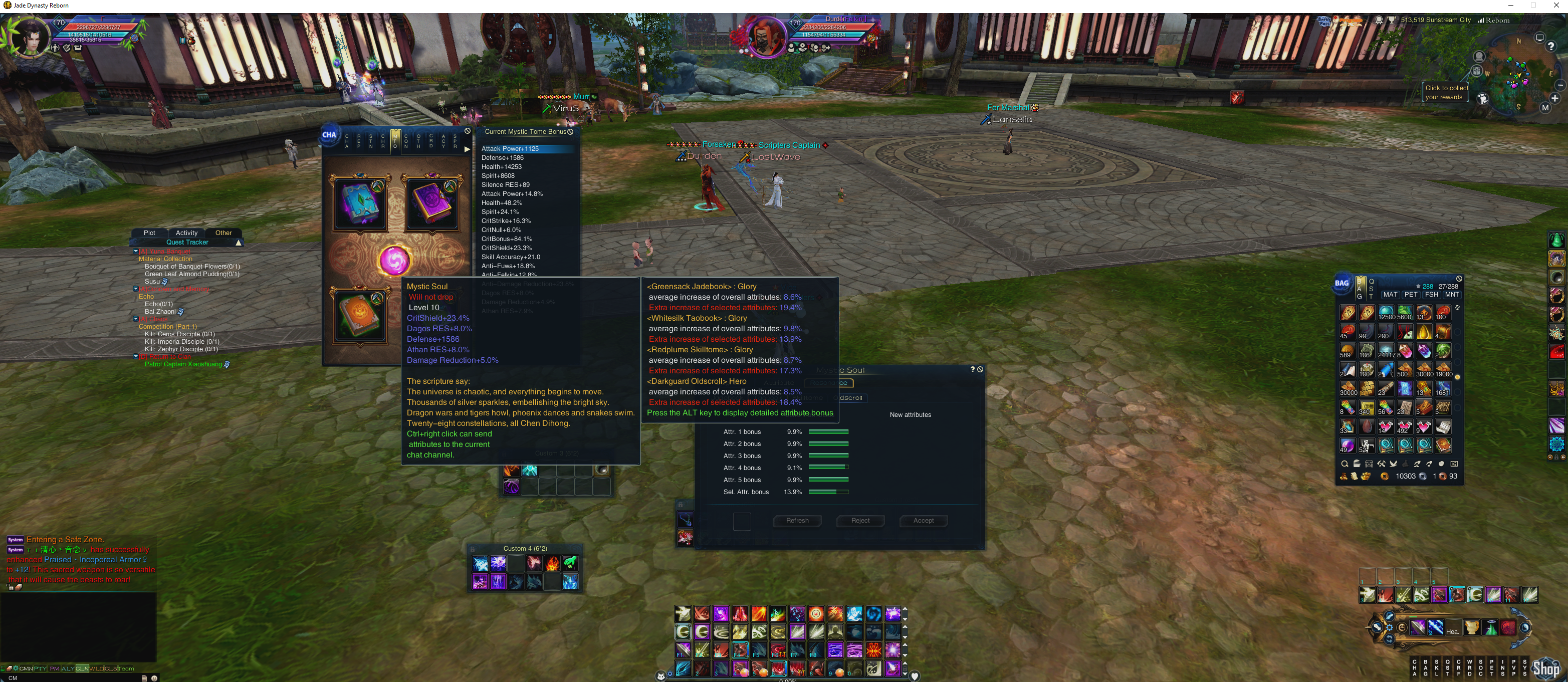Close the Jade Dynasty Reborn window
This screenshot has height=682, width=1568.
pyautogui.click(x=1556, y=6)
